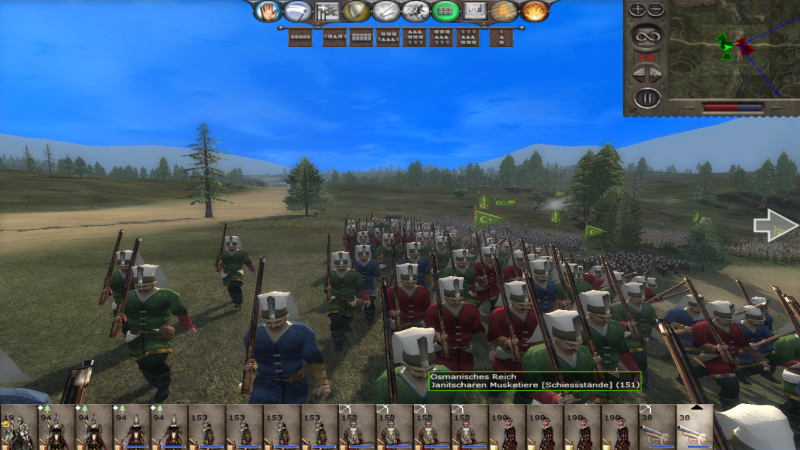This screenshot has height=450, width=800.
Task: Order withdrawal with the white flag button
Action: point(298,11)
